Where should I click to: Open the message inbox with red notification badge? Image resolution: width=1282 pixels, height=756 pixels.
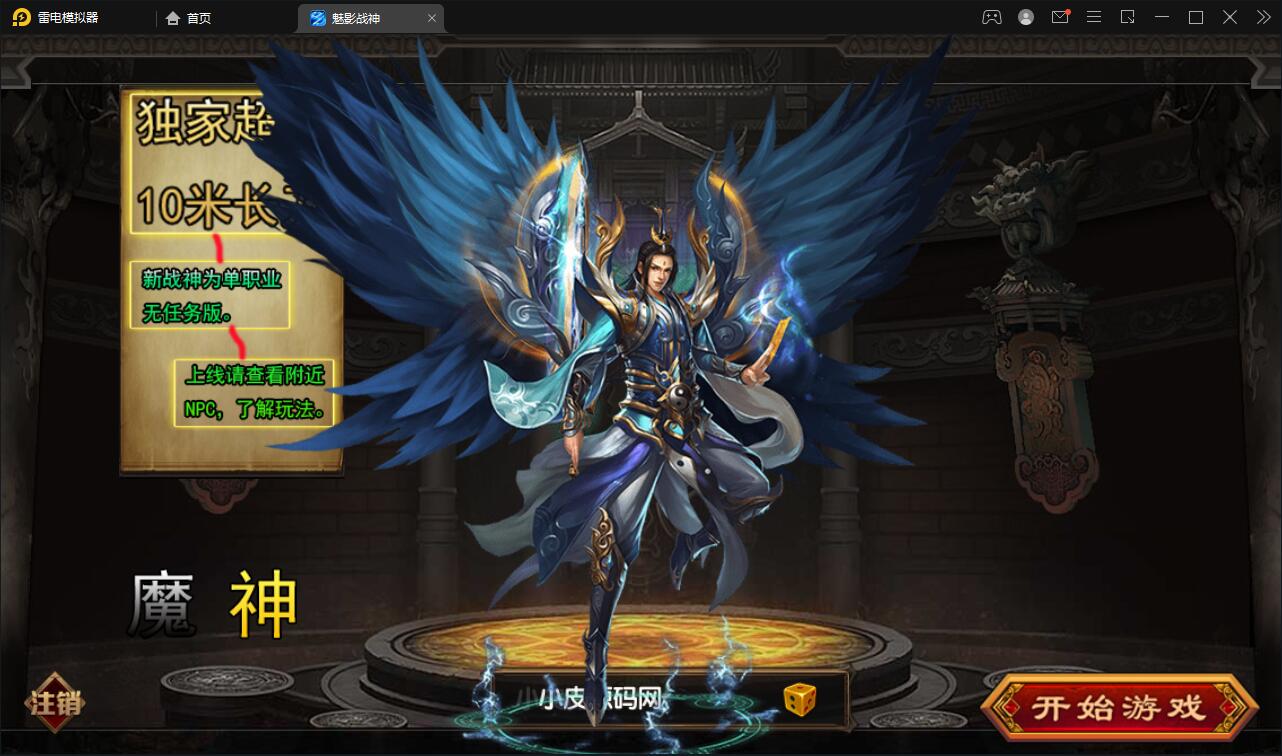[x=1060, y=17]
